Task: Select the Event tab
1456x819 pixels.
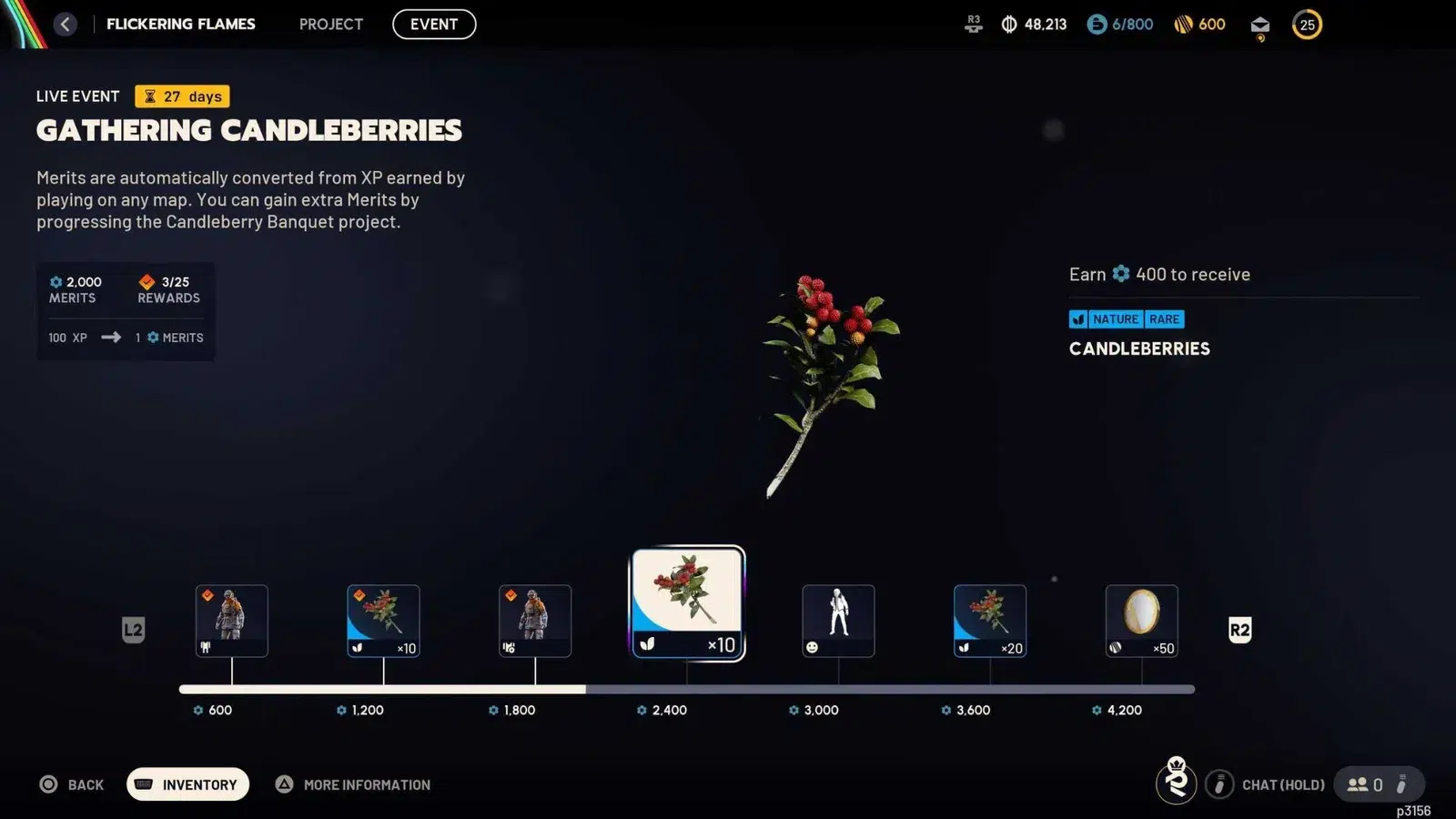Action: [x=434, y=25]
